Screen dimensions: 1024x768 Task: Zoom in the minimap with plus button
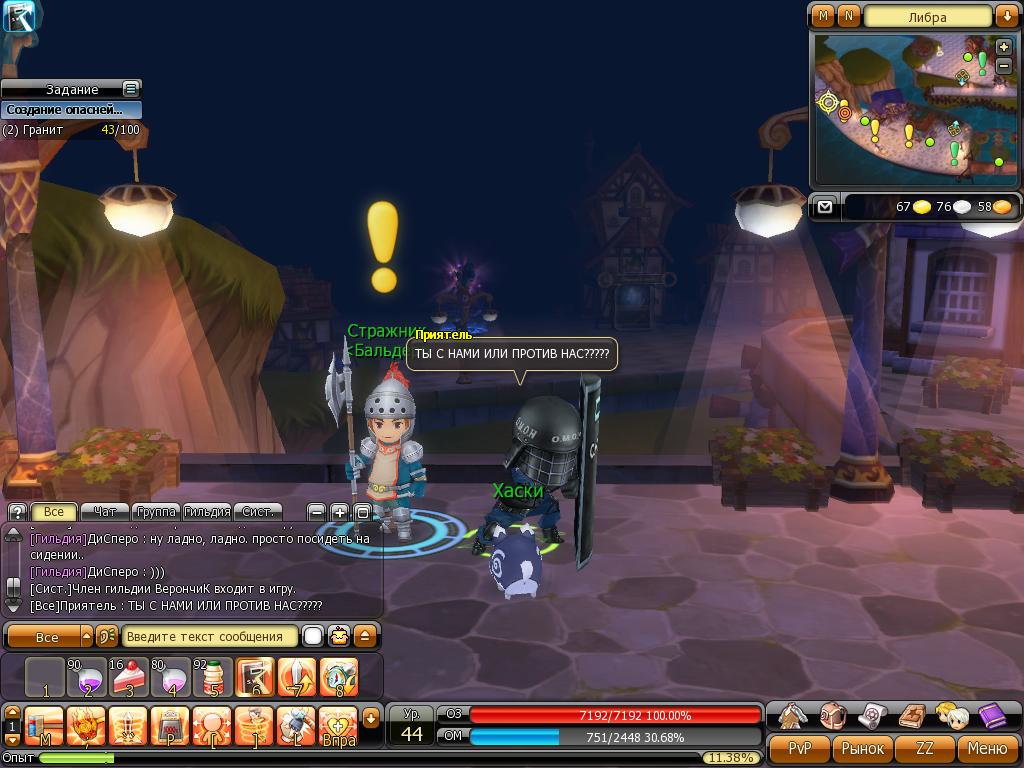(1004, 47)
